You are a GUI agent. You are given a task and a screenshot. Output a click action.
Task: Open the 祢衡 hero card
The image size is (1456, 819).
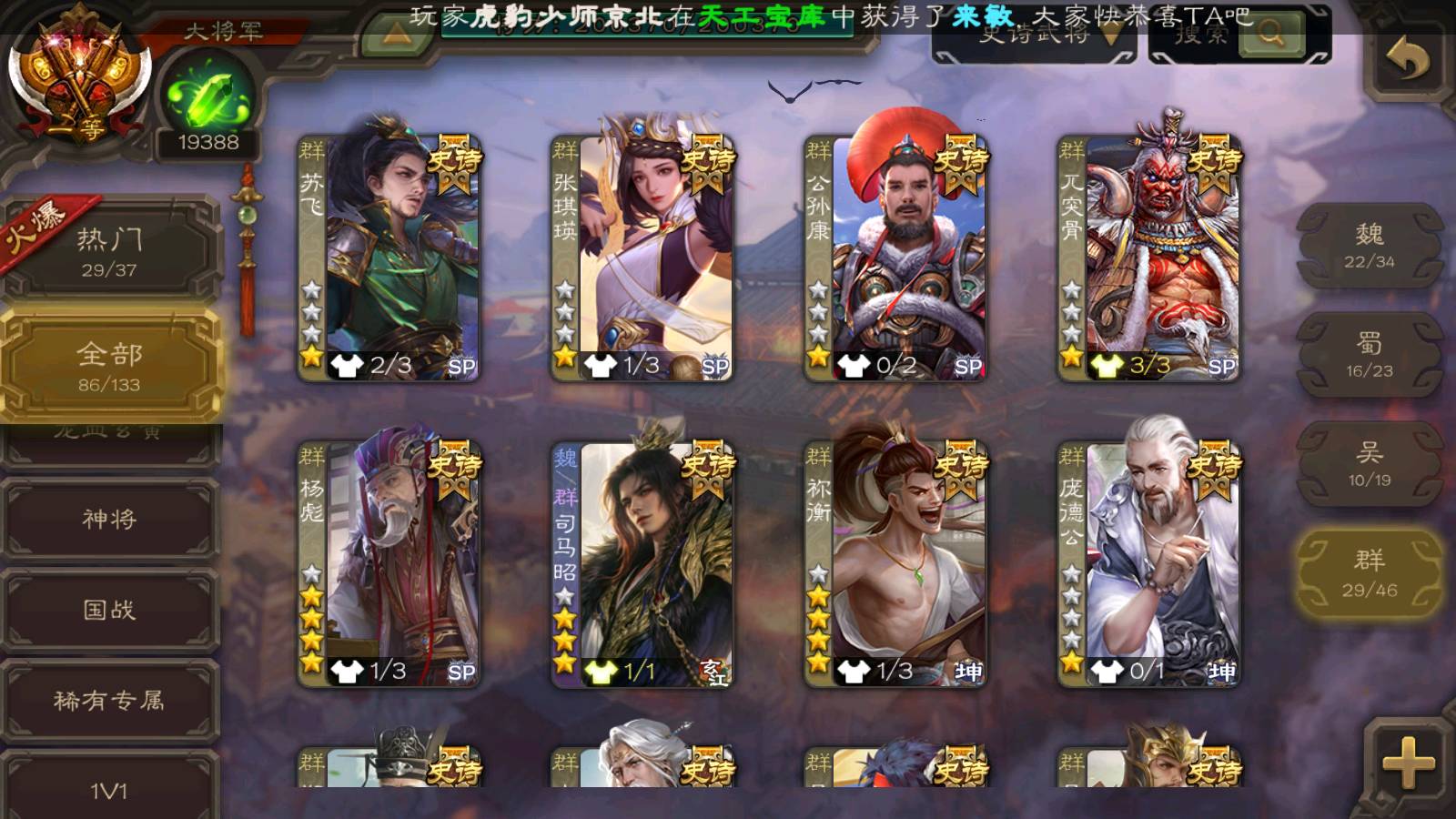point(895,562)
